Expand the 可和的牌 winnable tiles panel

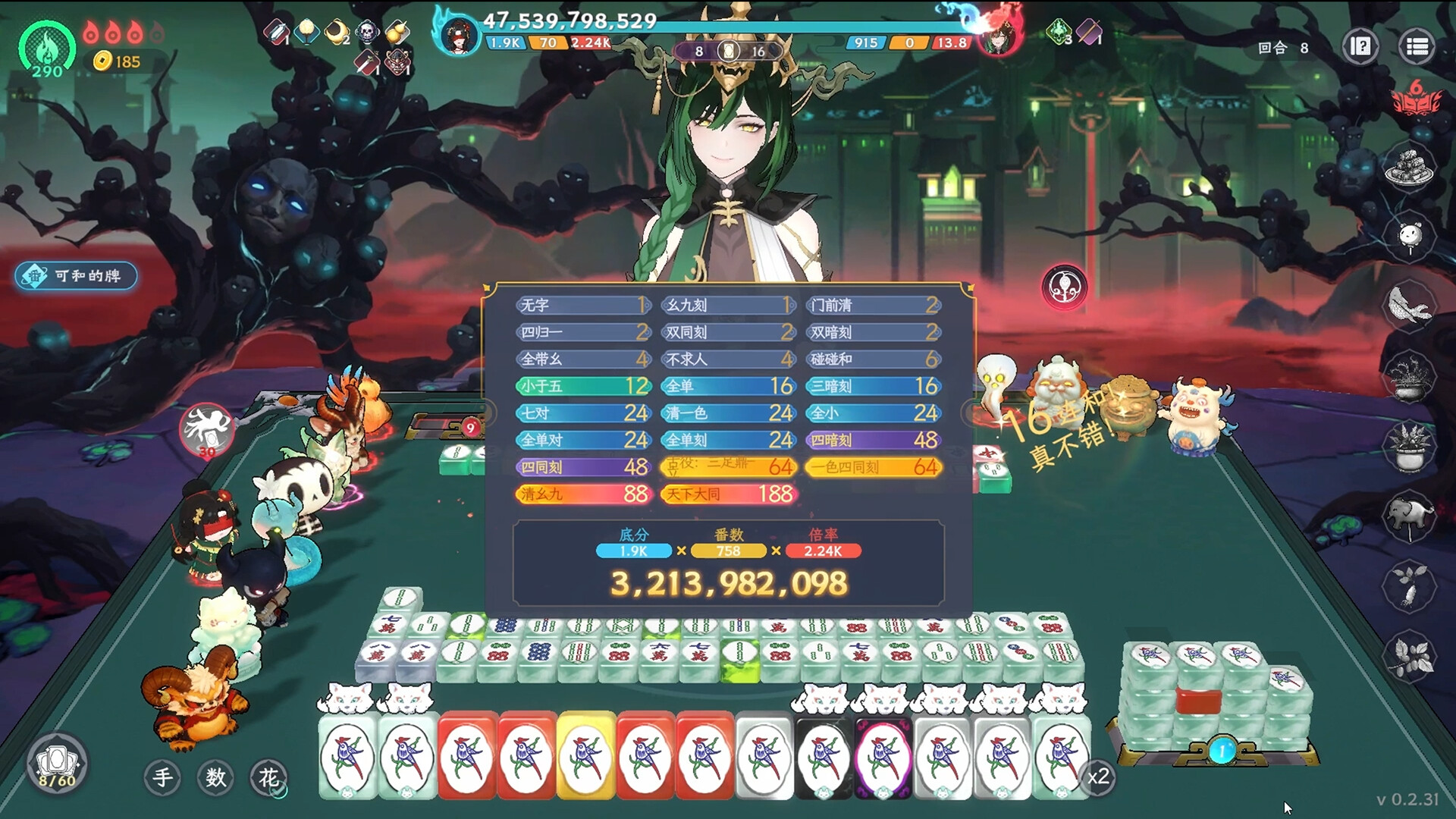pos(76,277)
